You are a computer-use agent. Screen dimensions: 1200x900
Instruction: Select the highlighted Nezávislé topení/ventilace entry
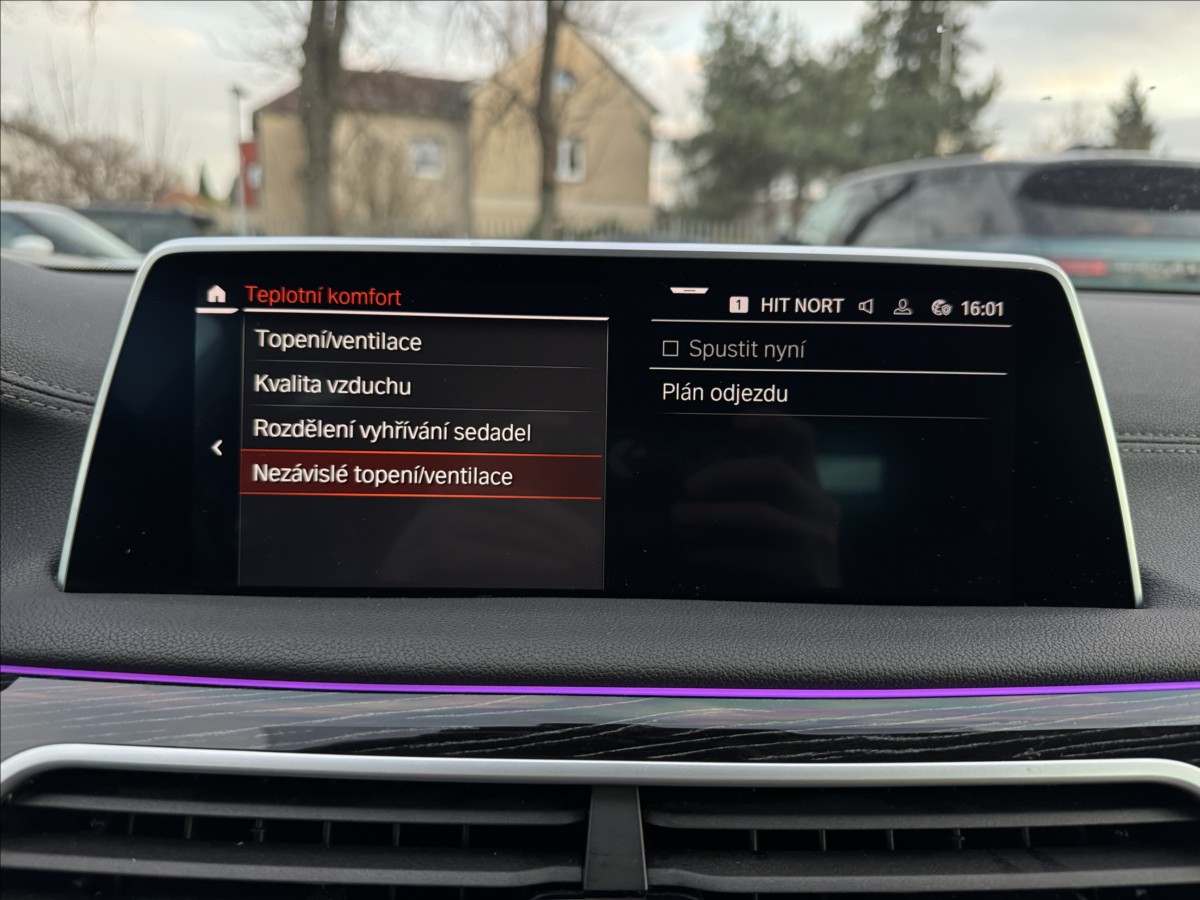pyautogui.click(x=382, y=476)
